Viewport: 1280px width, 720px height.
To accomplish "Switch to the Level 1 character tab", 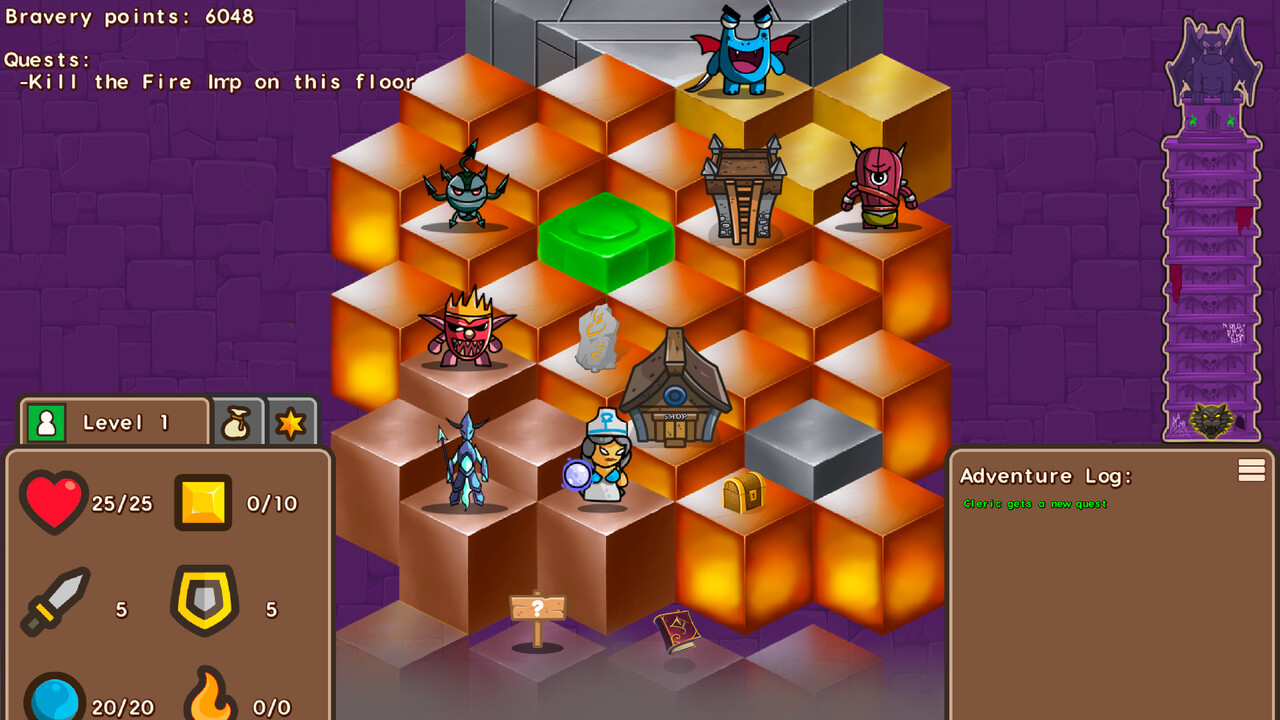I will click(x=114, y=423).
